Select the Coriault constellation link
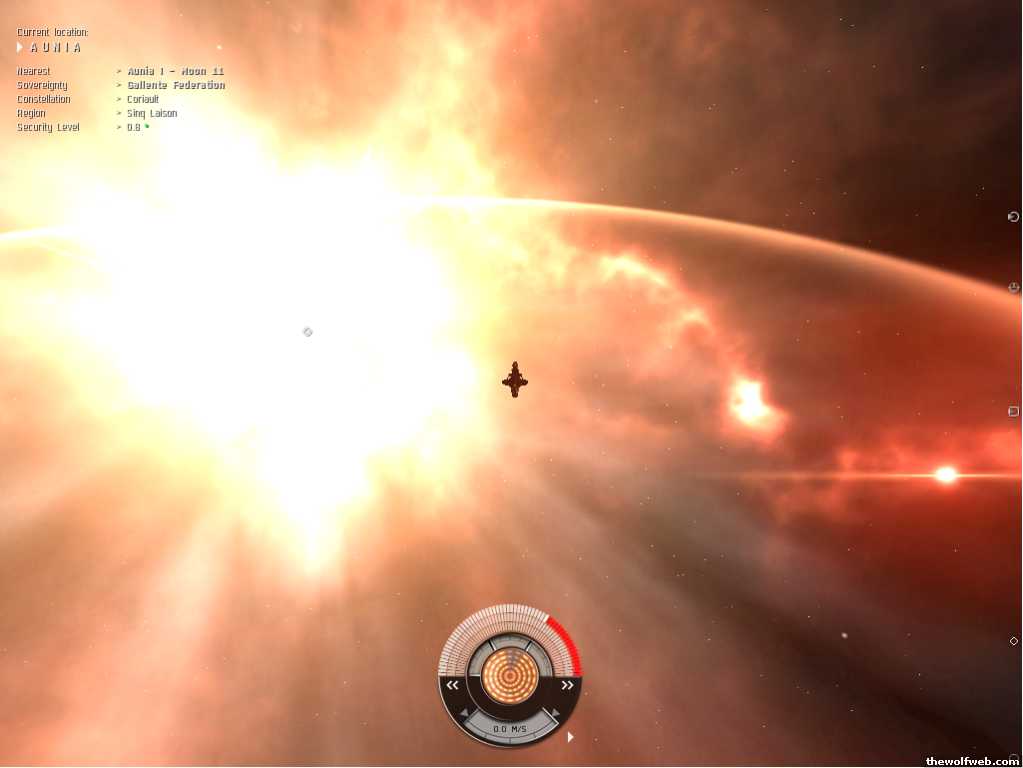 point(143,100)
